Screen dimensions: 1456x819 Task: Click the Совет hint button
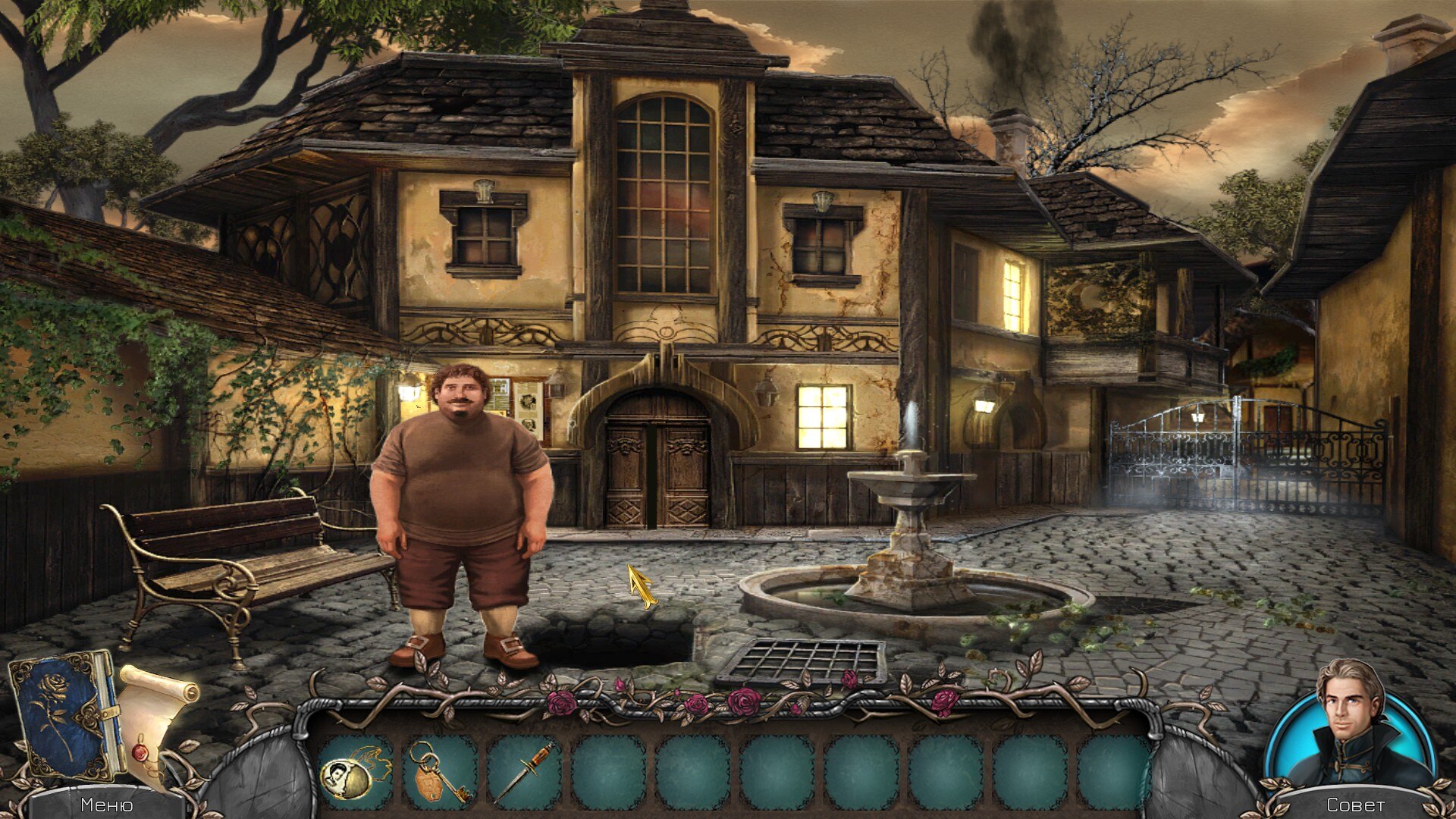(1356, 805)
